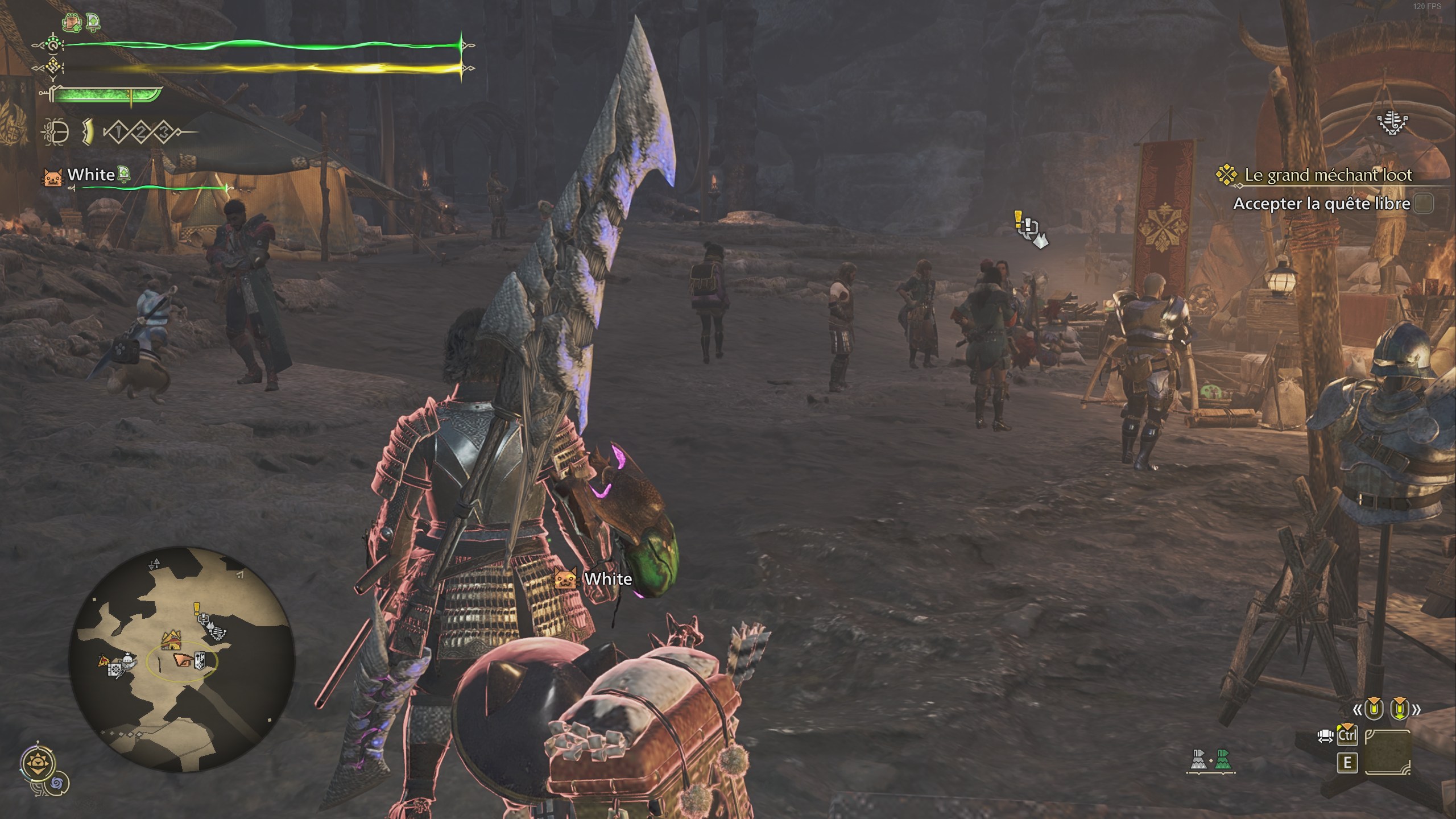Click the quest exclamation marker on the minimap
Viewport: 1456px width, 819px height.
pos(196,609)
